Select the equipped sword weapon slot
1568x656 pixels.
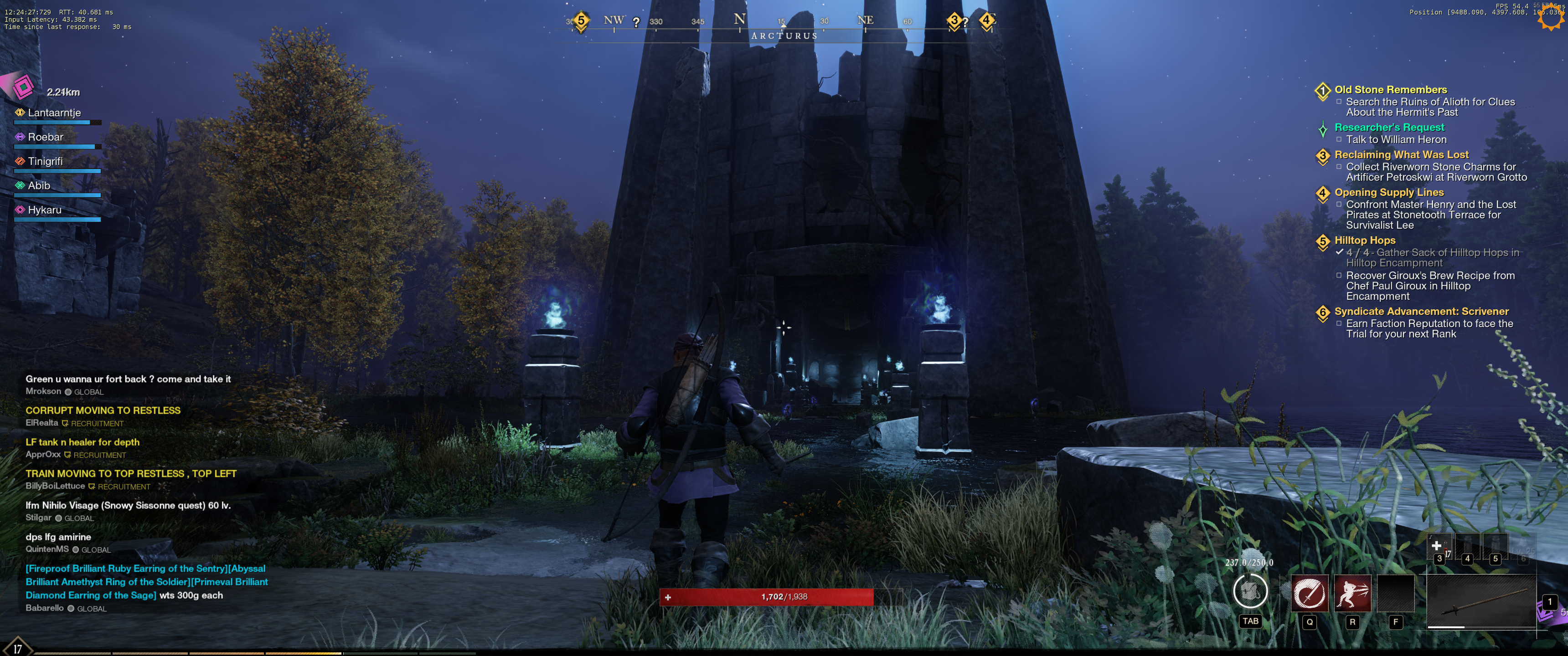tap(1481, 601)
